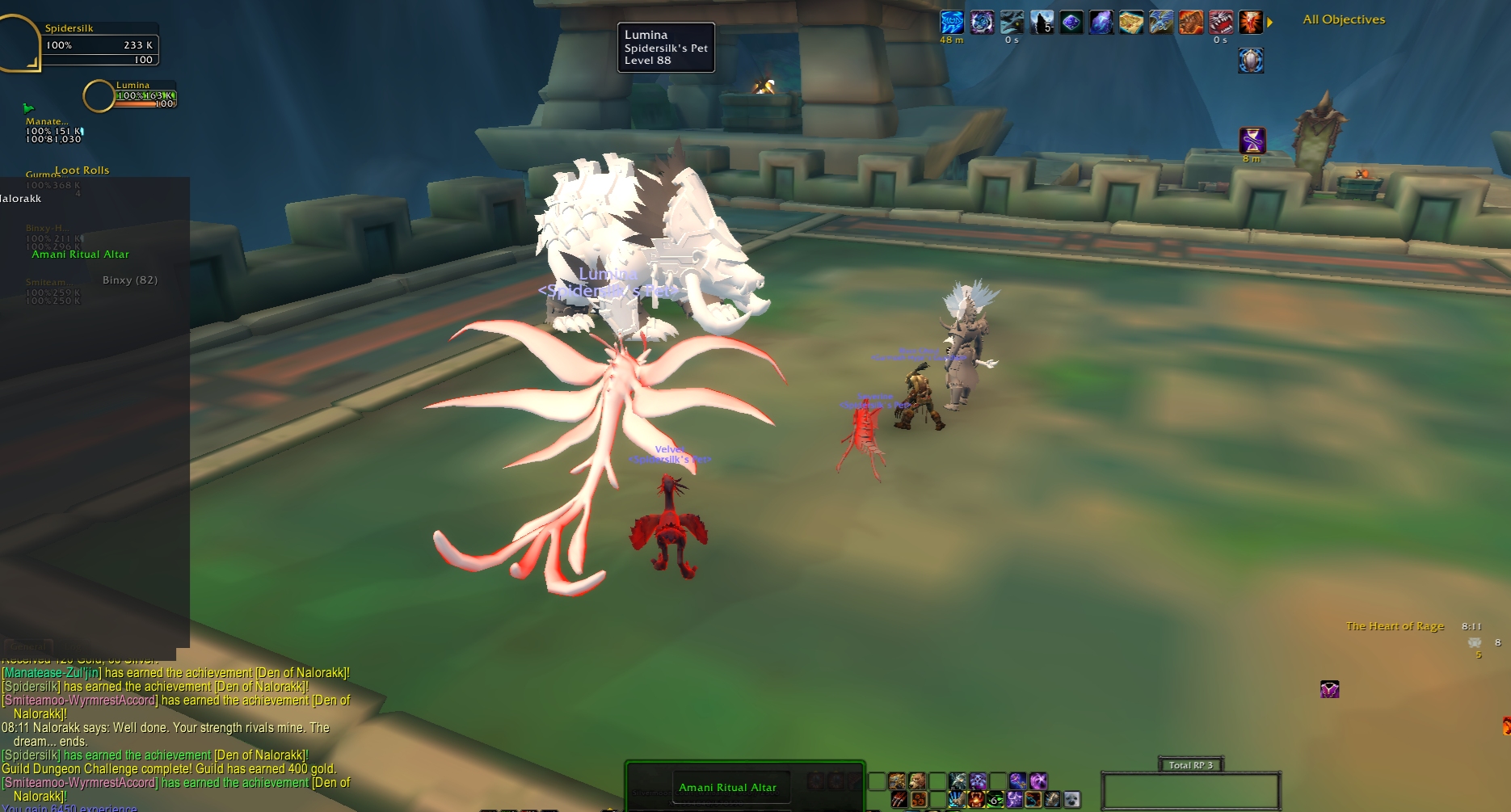
Task: Click the treasure map buff icon
Action: coord(1131,23)
